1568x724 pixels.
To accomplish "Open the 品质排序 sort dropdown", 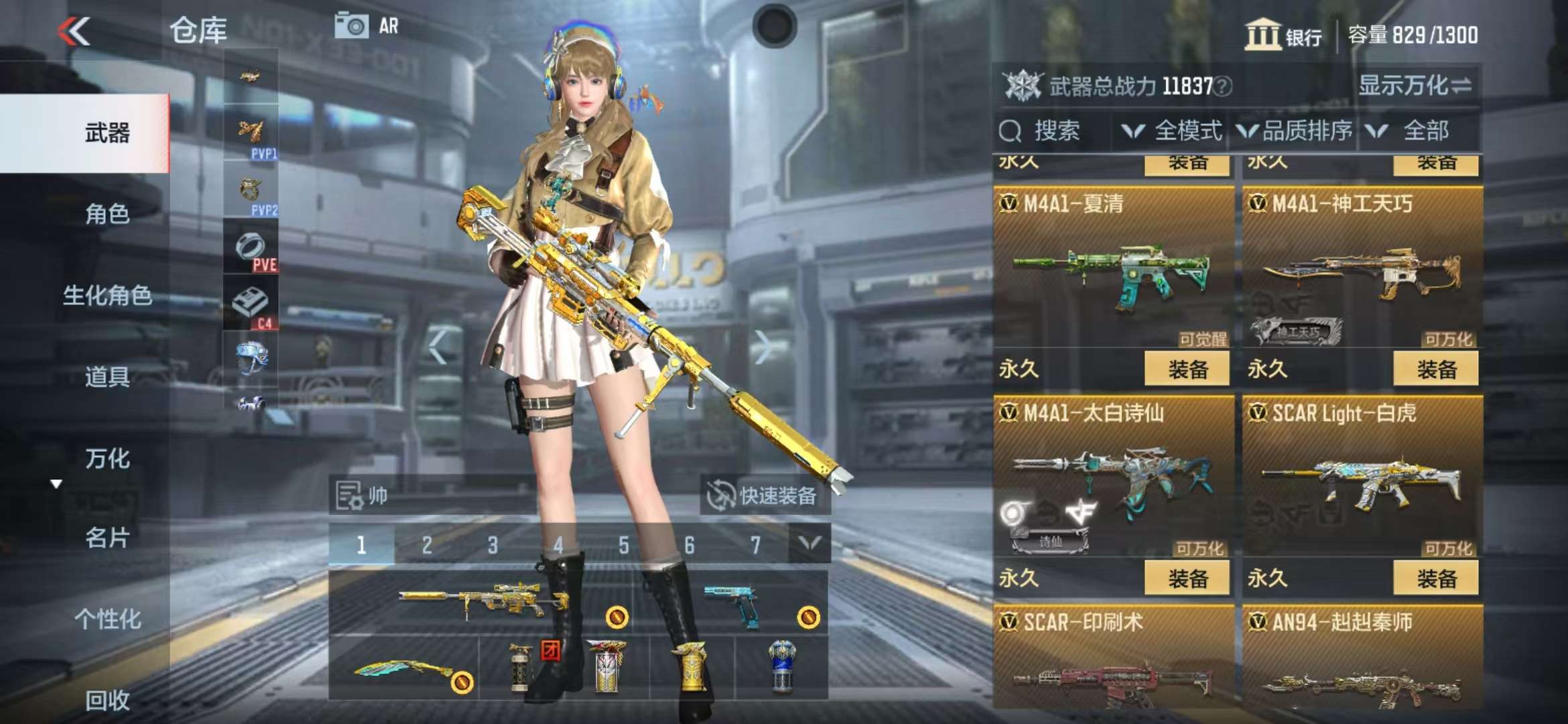I will [x=1295, y=131].
